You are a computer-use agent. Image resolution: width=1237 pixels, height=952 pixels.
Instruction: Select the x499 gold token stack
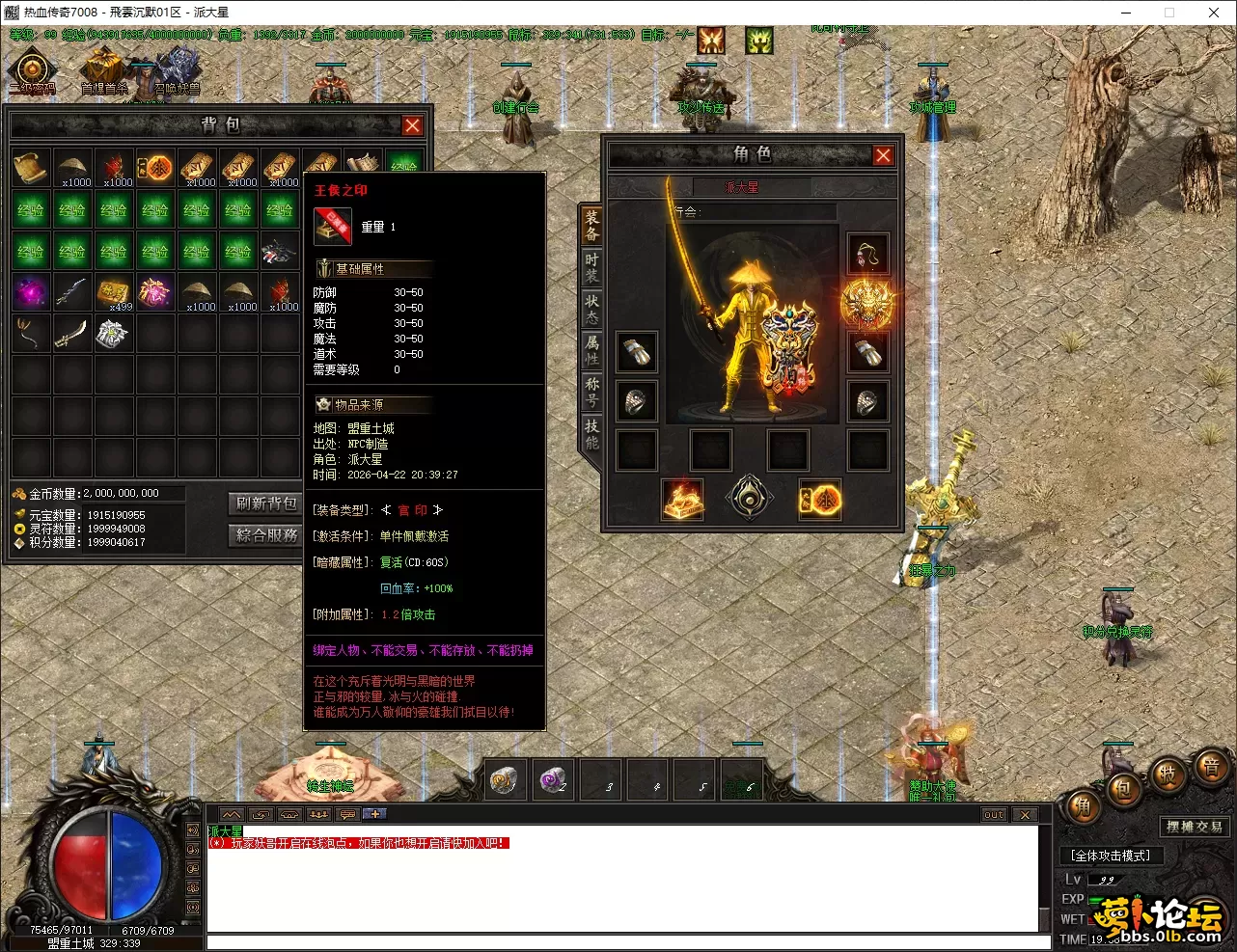(114, 291)
